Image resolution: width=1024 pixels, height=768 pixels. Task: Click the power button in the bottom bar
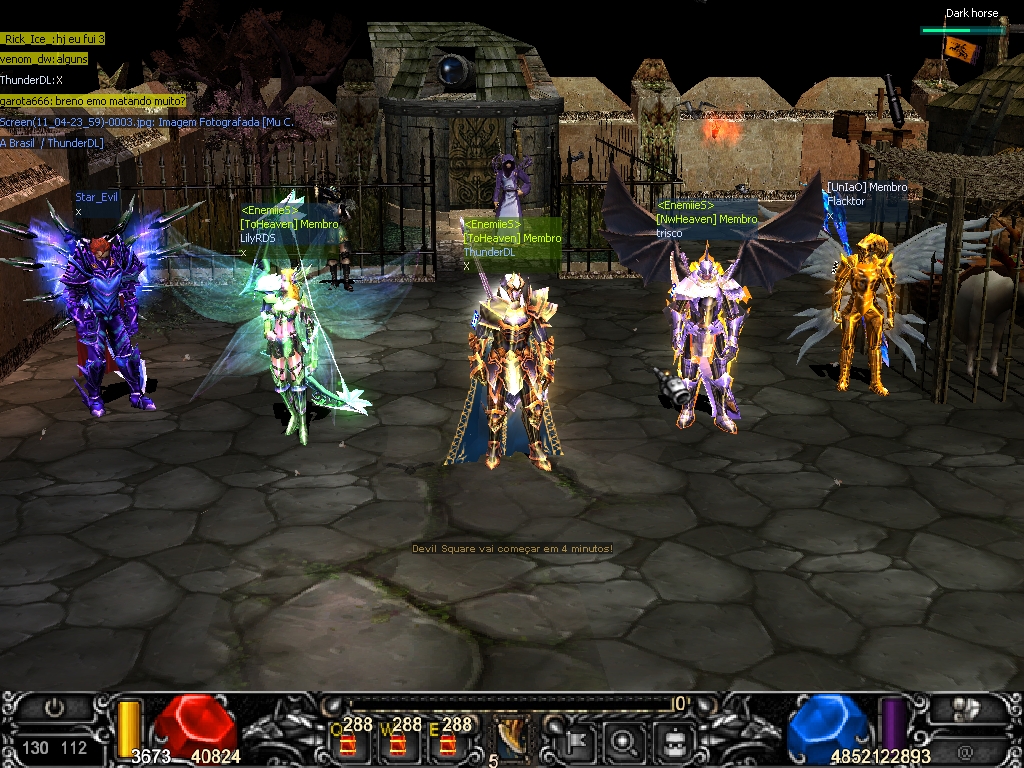click(x=54, y=708)
